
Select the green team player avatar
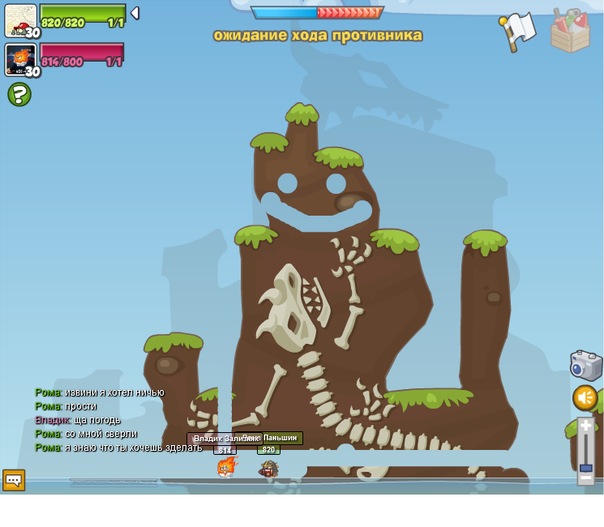point(21,20)
